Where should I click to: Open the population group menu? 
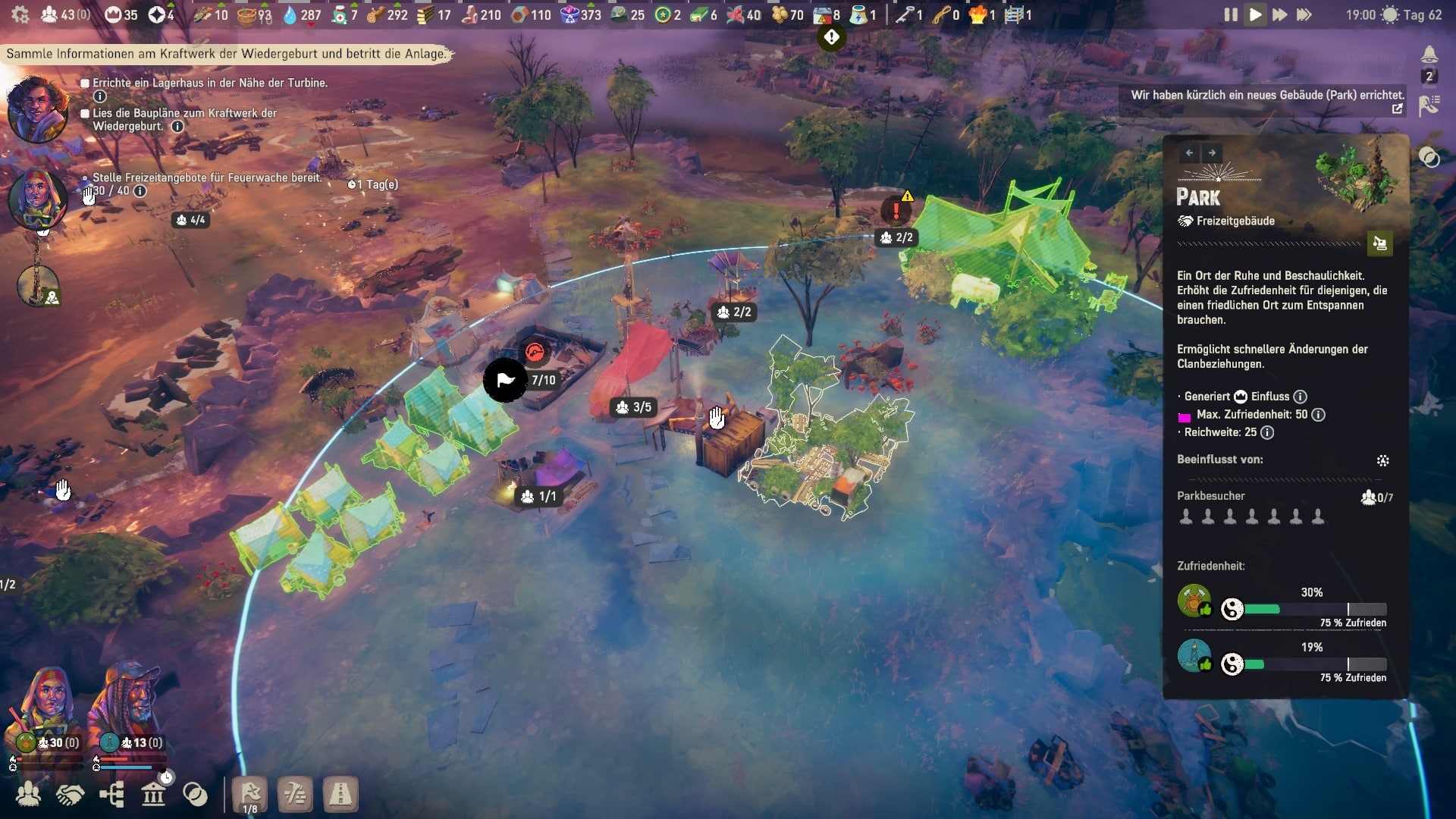click(x=29, y=795)
